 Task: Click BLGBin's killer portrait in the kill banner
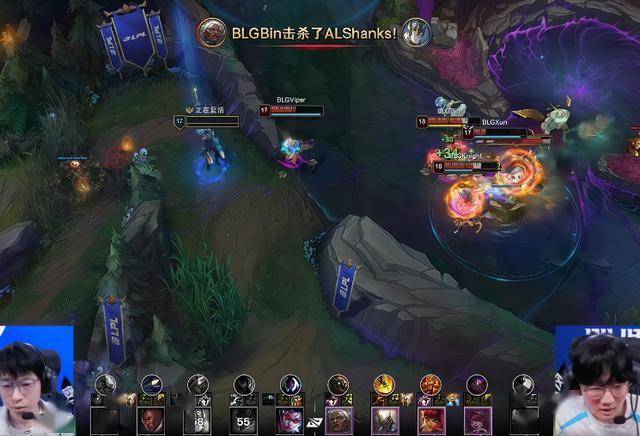(210, 32)
